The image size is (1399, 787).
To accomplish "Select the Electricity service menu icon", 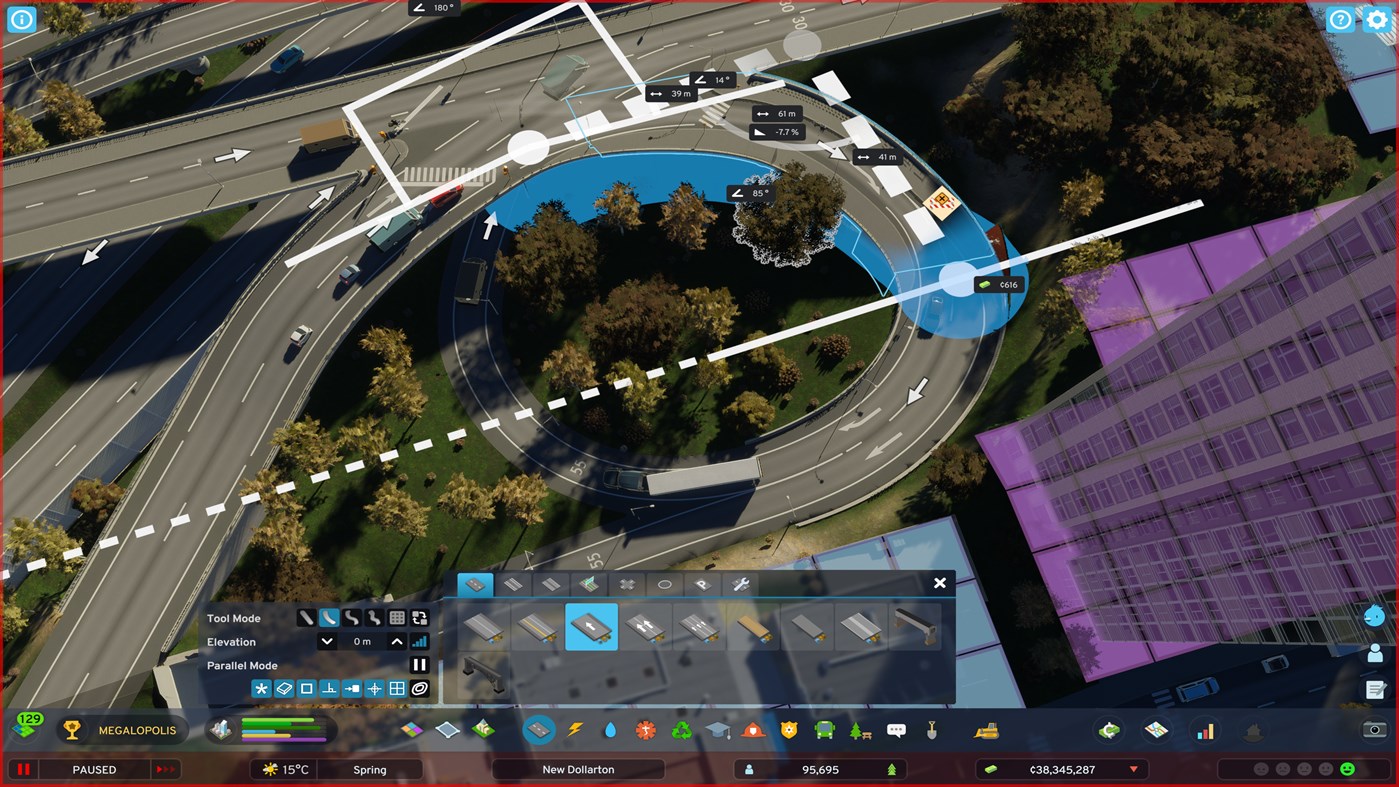I will pyautogui.click(x=575, y=729).
